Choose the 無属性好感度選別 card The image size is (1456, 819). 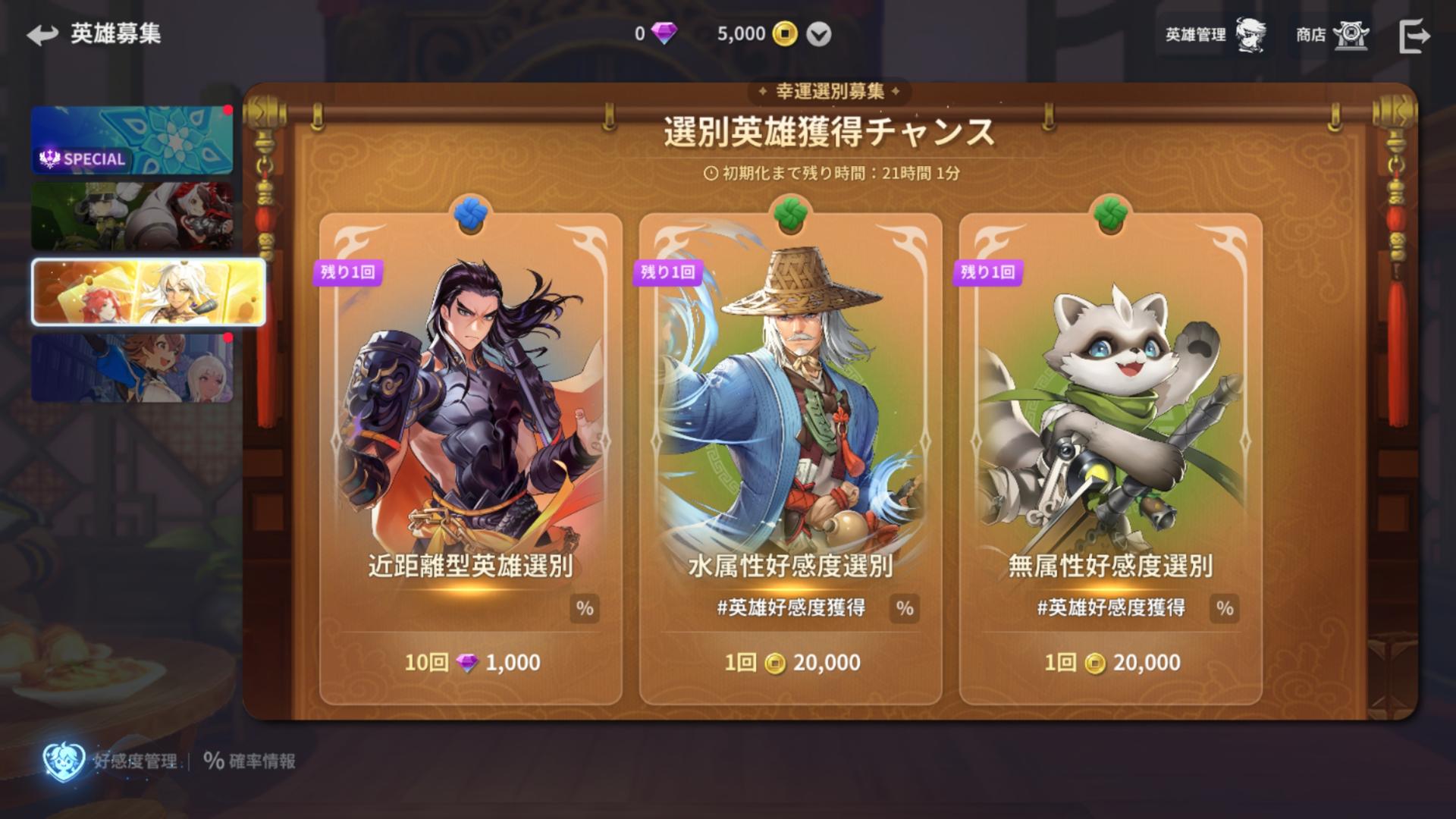coord(1110,417)
